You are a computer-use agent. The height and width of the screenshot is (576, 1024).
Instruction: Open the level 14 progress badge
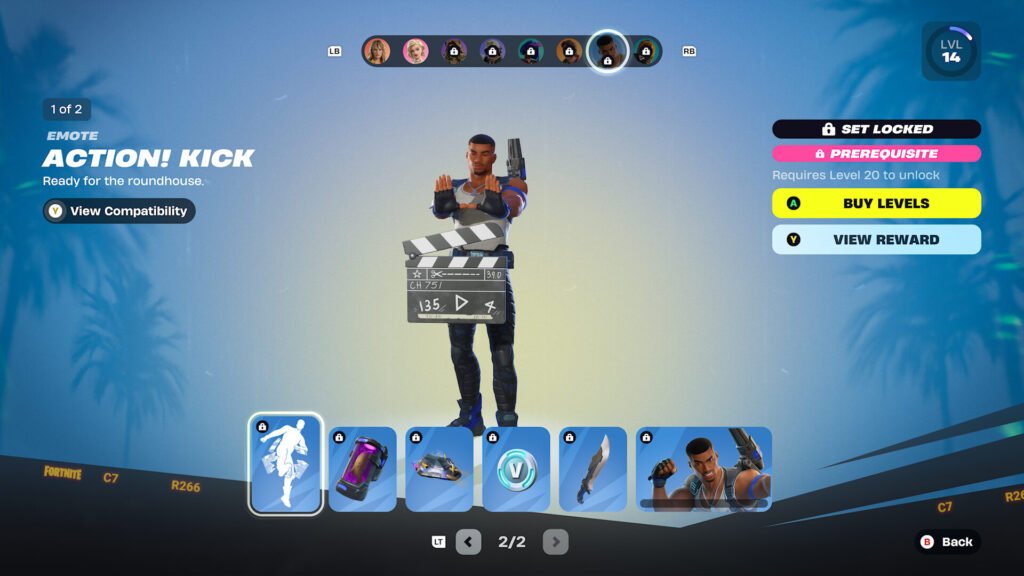click(x=950, y=51)
